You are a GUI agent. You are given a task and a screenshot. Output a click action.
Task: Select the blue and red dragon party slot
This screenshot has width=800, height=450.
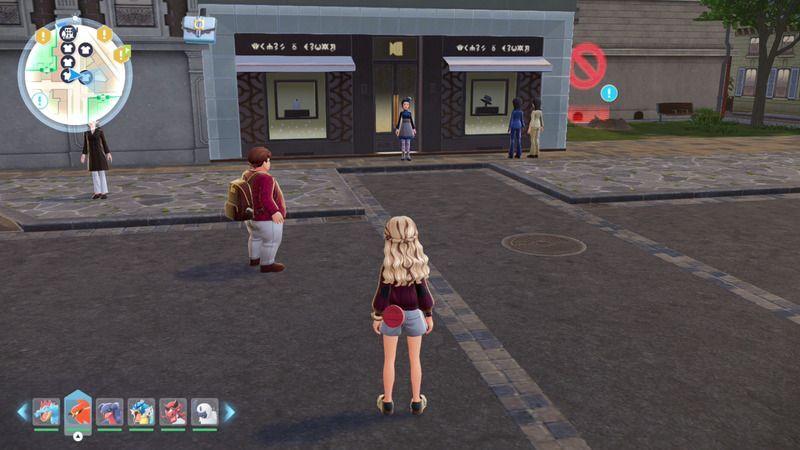[109, 411]
